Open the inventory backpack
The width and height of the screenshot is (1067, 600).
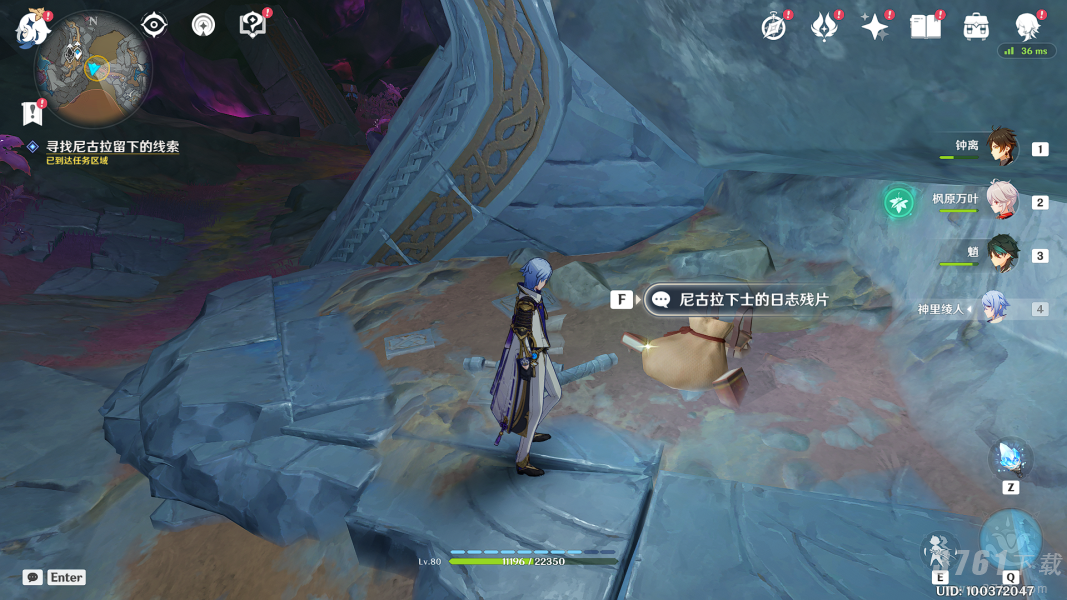tap(976, 27)
